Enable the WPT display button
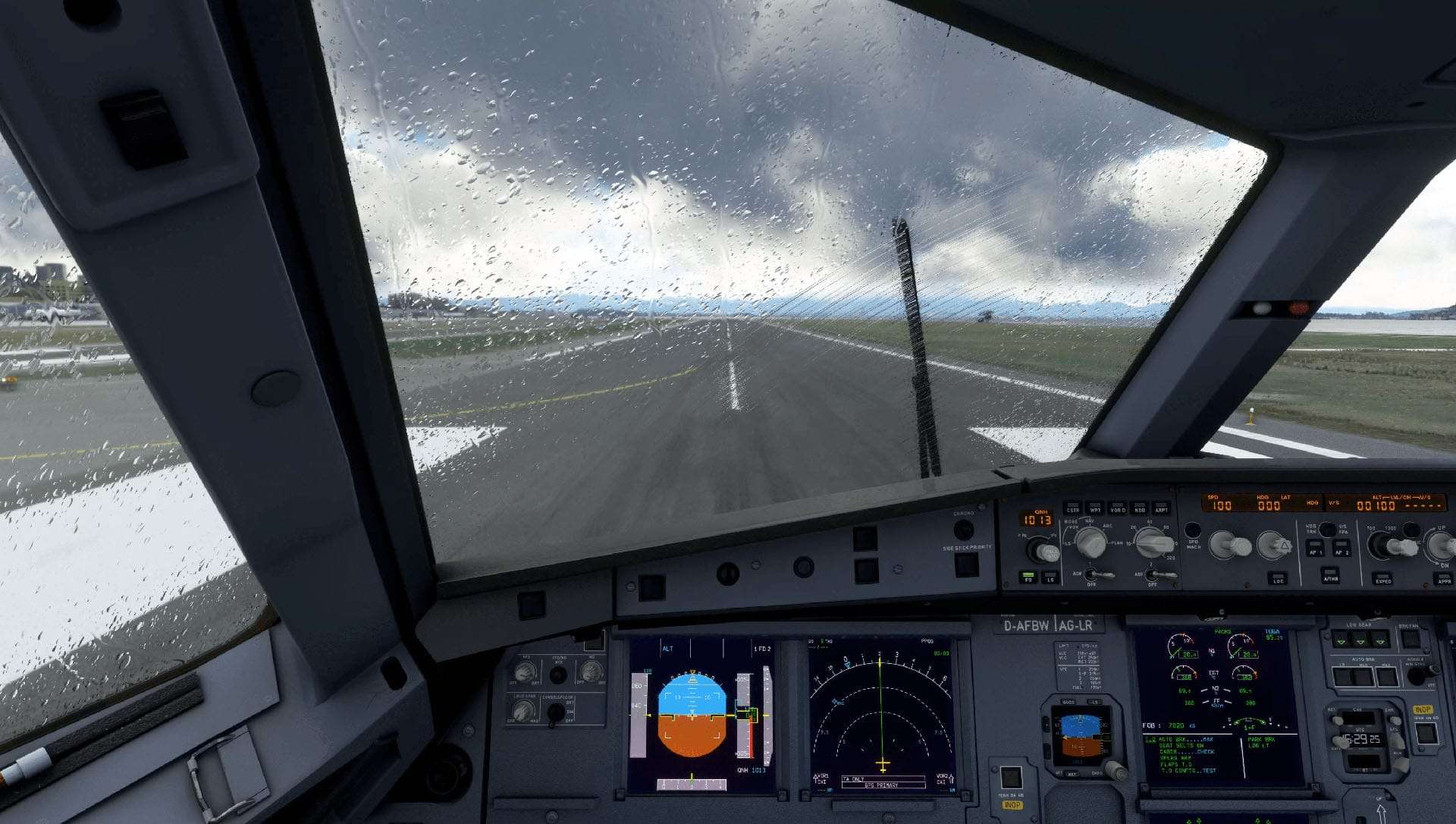This screenshot has width=1456, height=824. 1094,507
